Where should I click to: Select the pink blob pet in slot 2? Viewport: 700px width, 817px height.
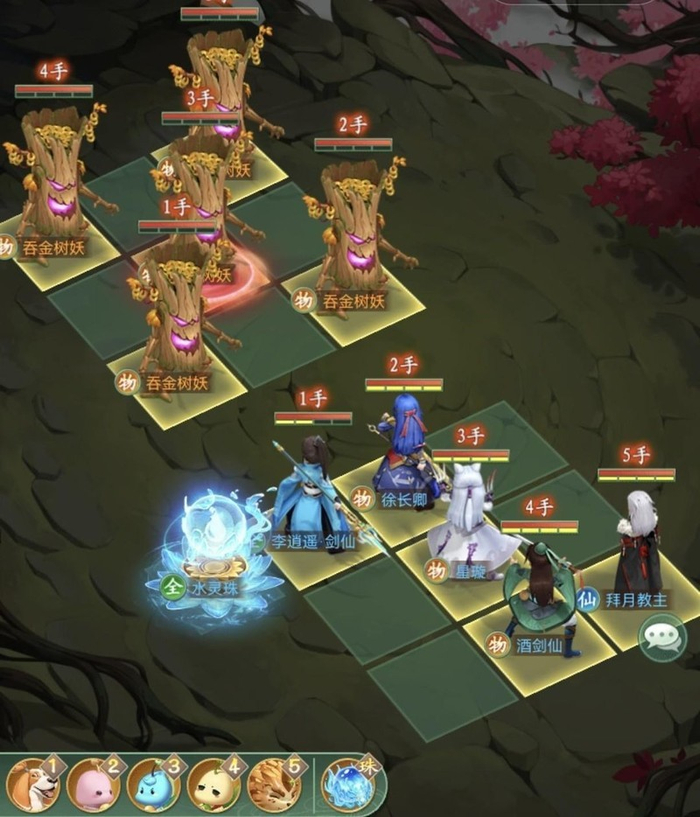click(93, 785)
